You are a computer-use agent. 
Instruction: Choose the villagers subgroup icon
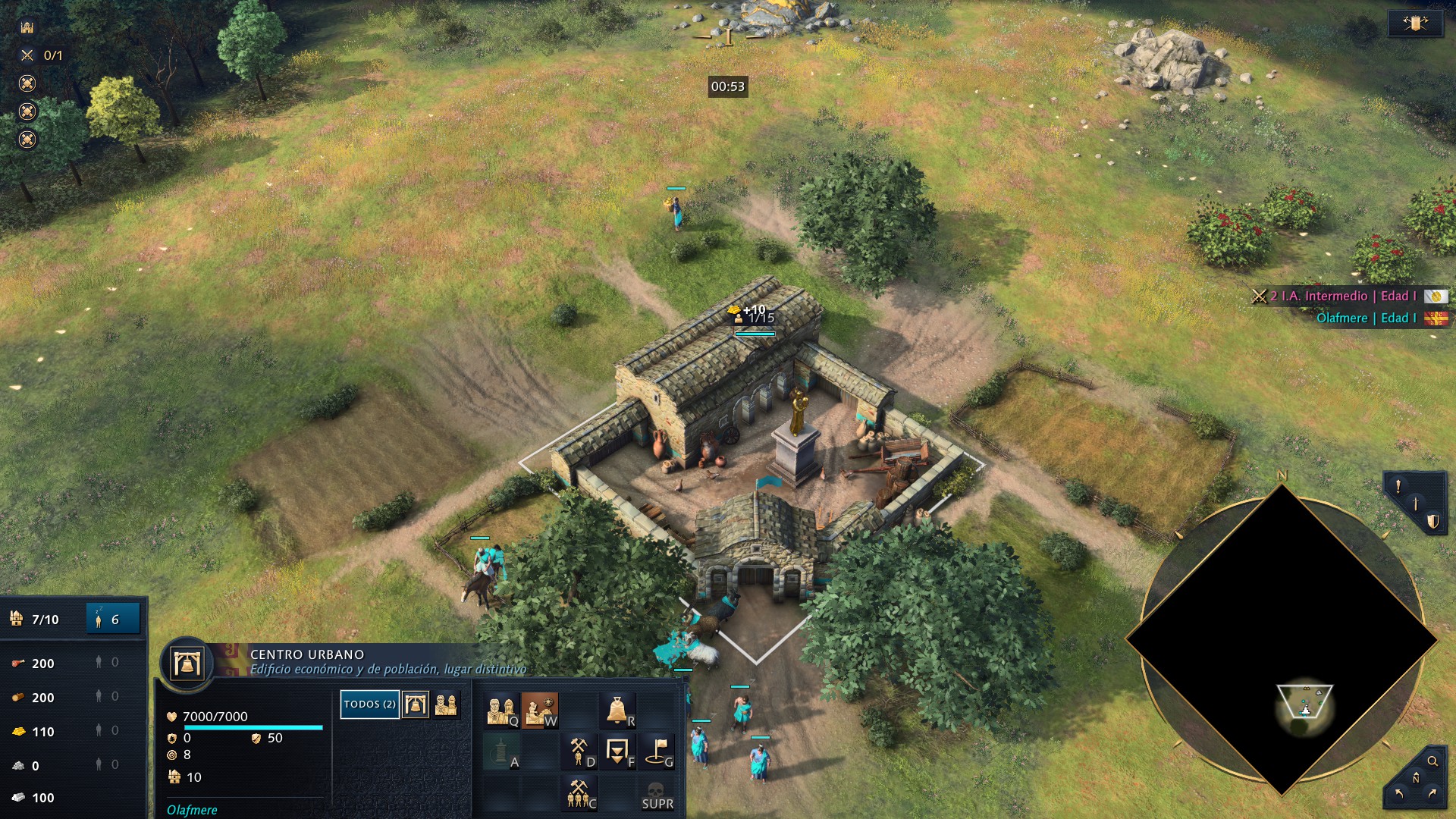click(446, 704)
